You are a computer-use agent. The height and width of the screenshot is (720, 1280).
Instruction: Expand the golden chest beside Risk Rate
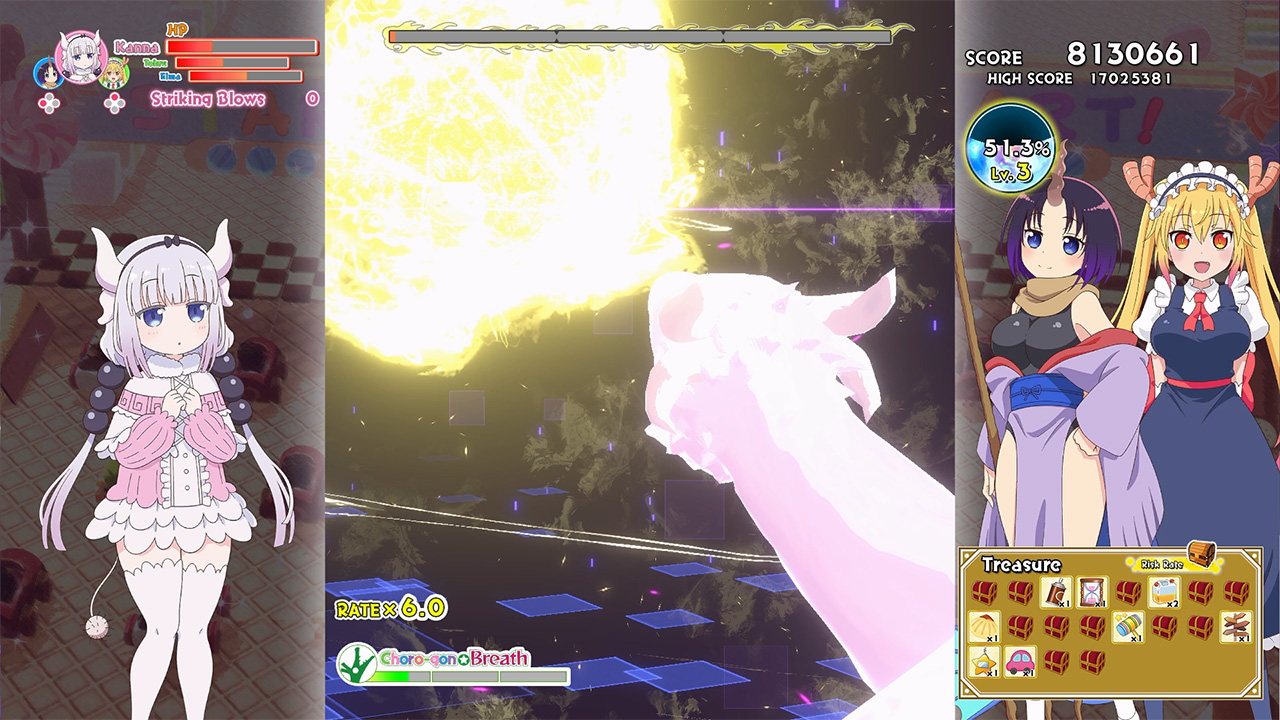[x=1203, y=556]
